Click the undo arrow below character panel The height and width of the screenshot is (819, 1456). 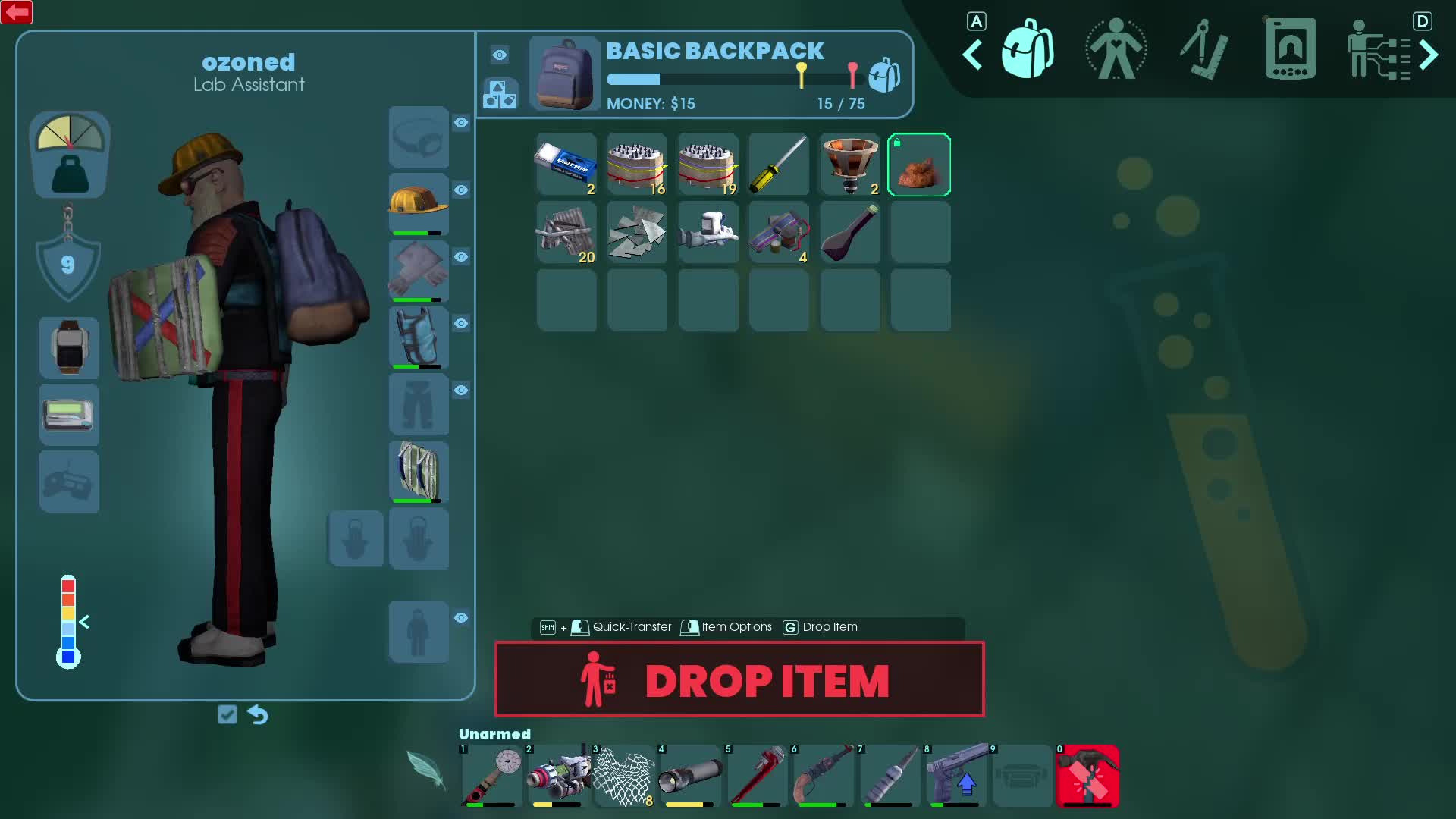click(258, 714)
